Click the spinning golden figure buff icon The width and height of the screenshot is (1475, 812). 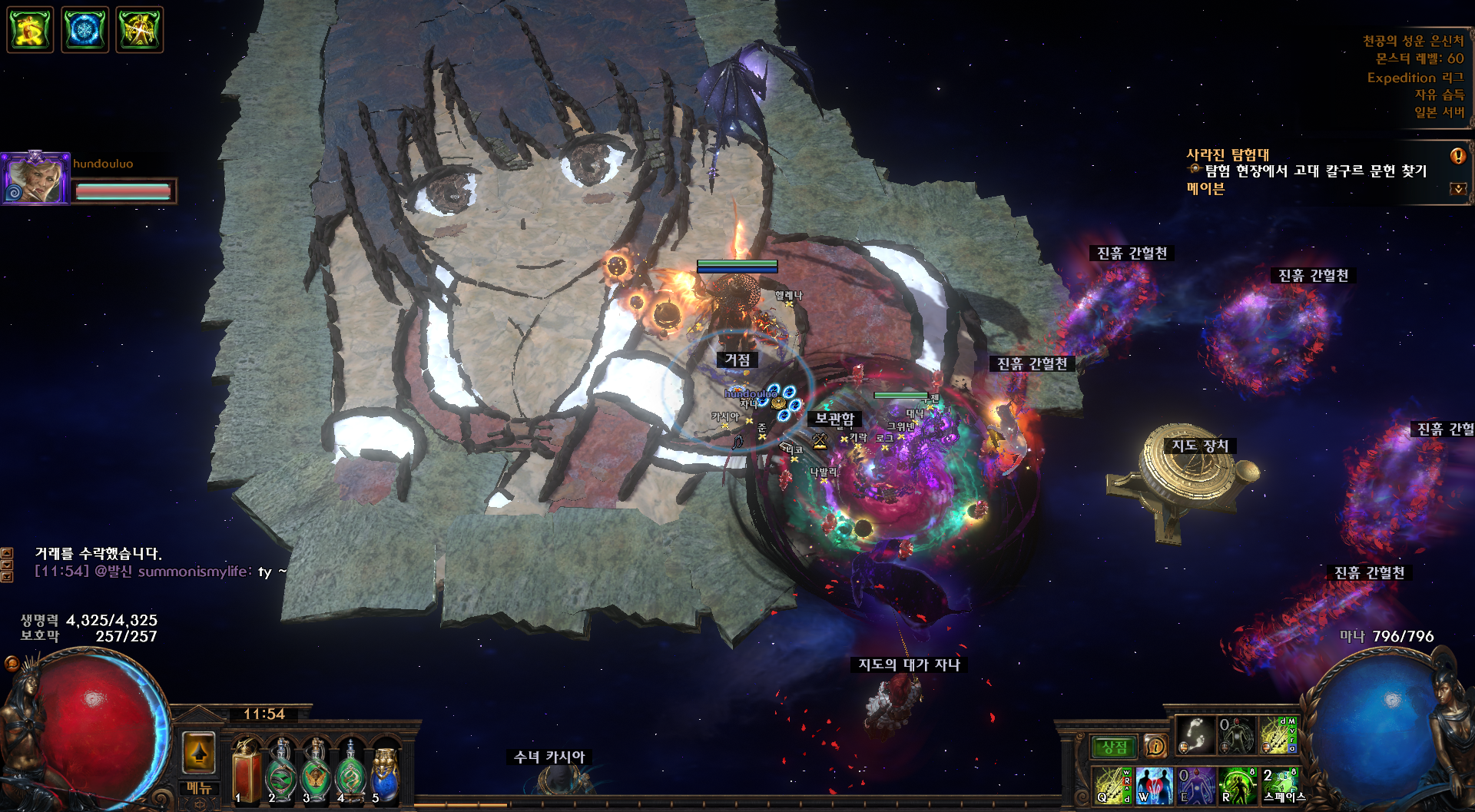point(30,30)
